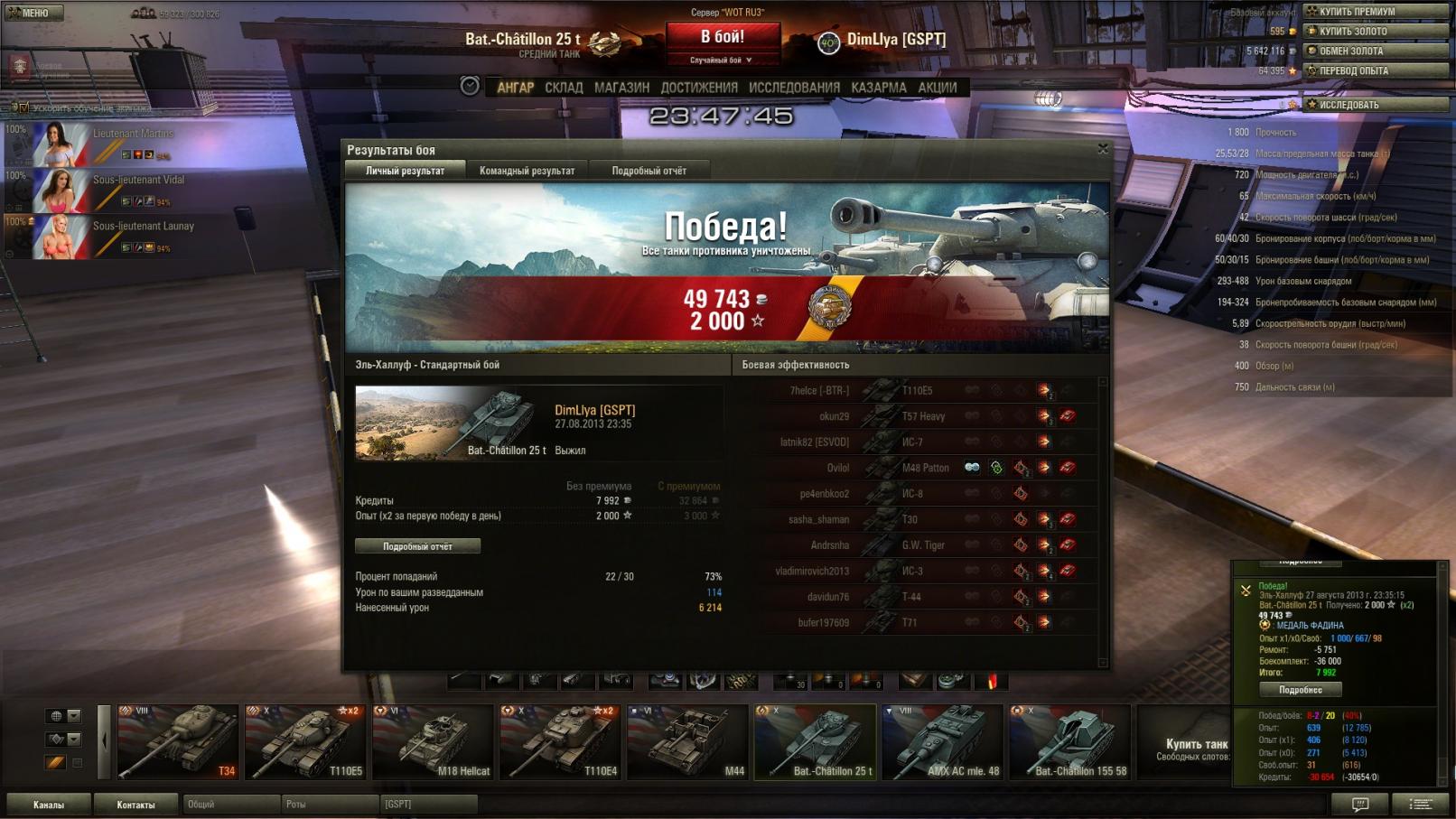Open the ИССЛЕДОВАНИЯ section
Image resolution: width=1456 pixels, height=819 pixels.
pyautogui.click(x=794, y=88)
